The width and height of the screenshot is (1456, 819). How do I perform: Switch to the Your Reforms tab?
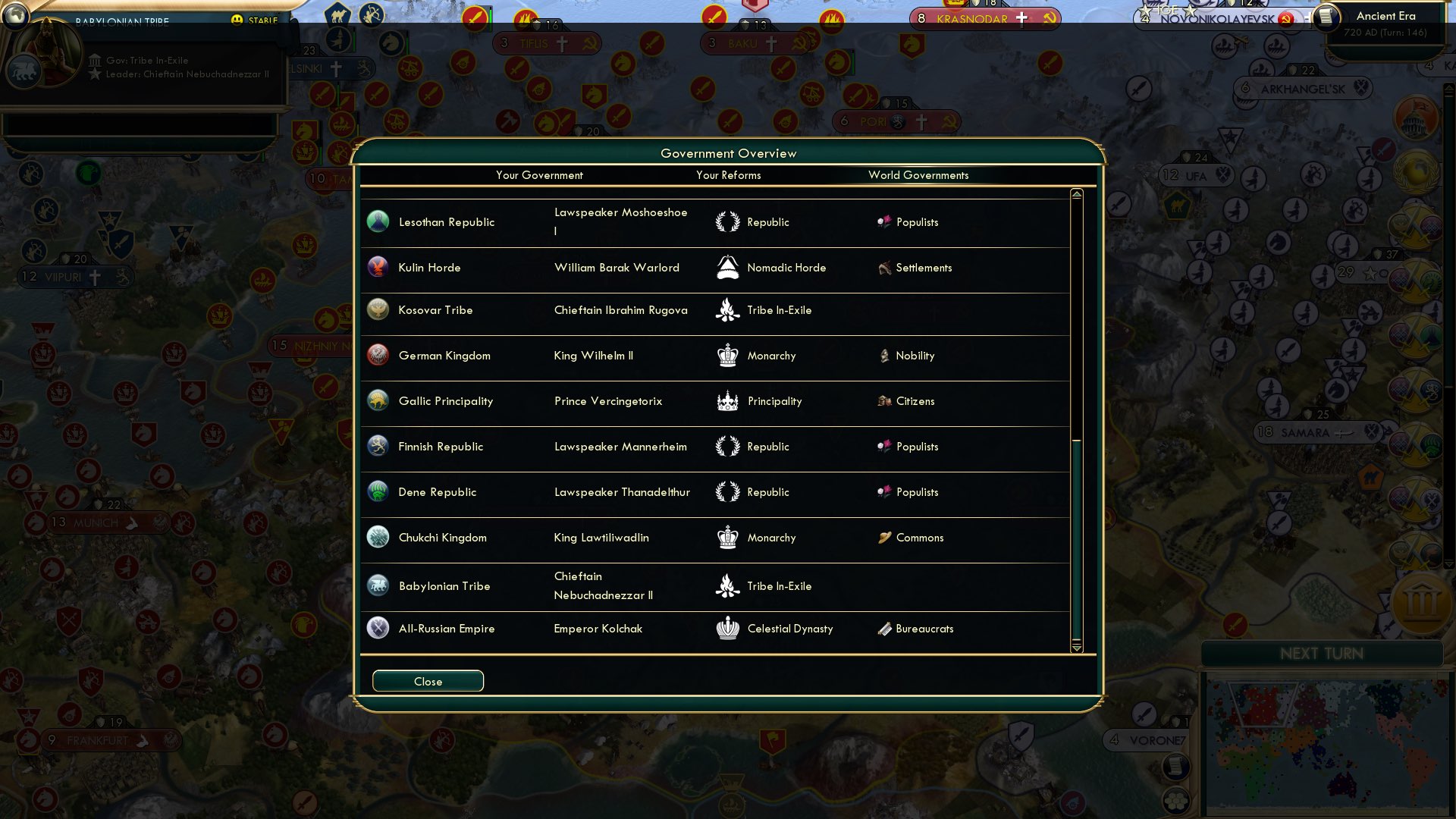pos(728,175)
